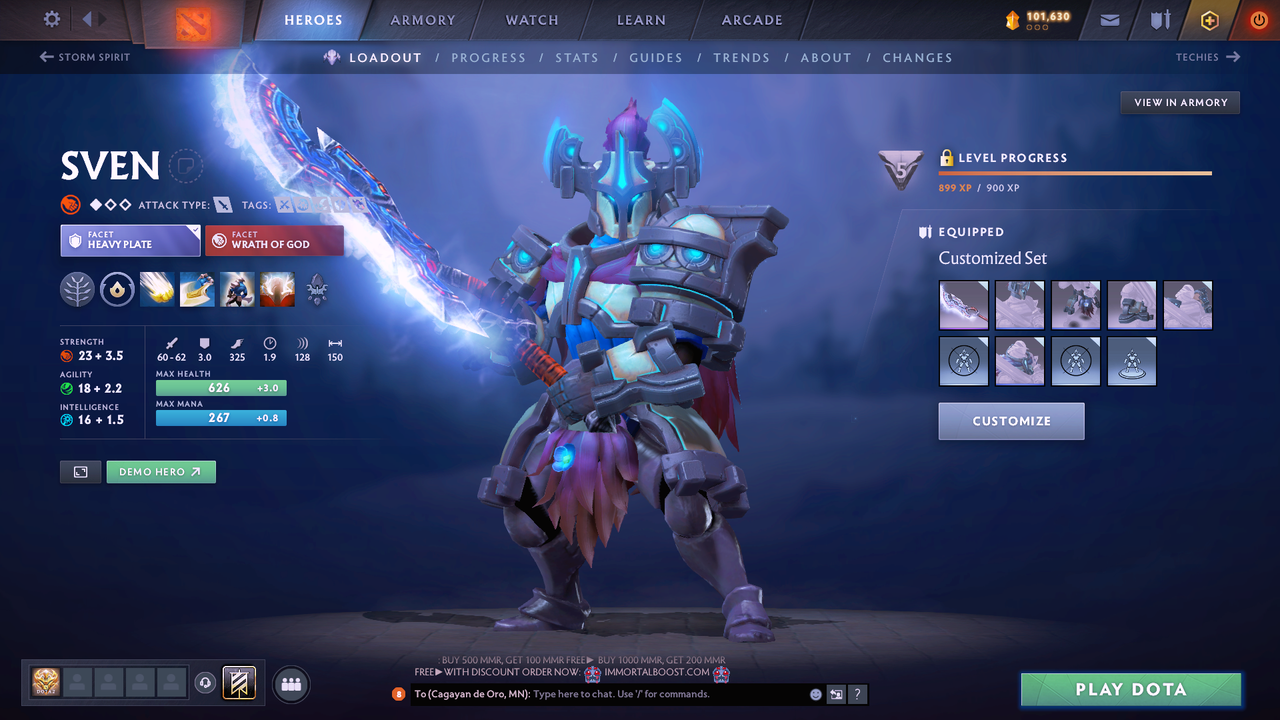Click the armory shield-and-sword icon
The image size is (1280, 720).
click(1159, 19)
